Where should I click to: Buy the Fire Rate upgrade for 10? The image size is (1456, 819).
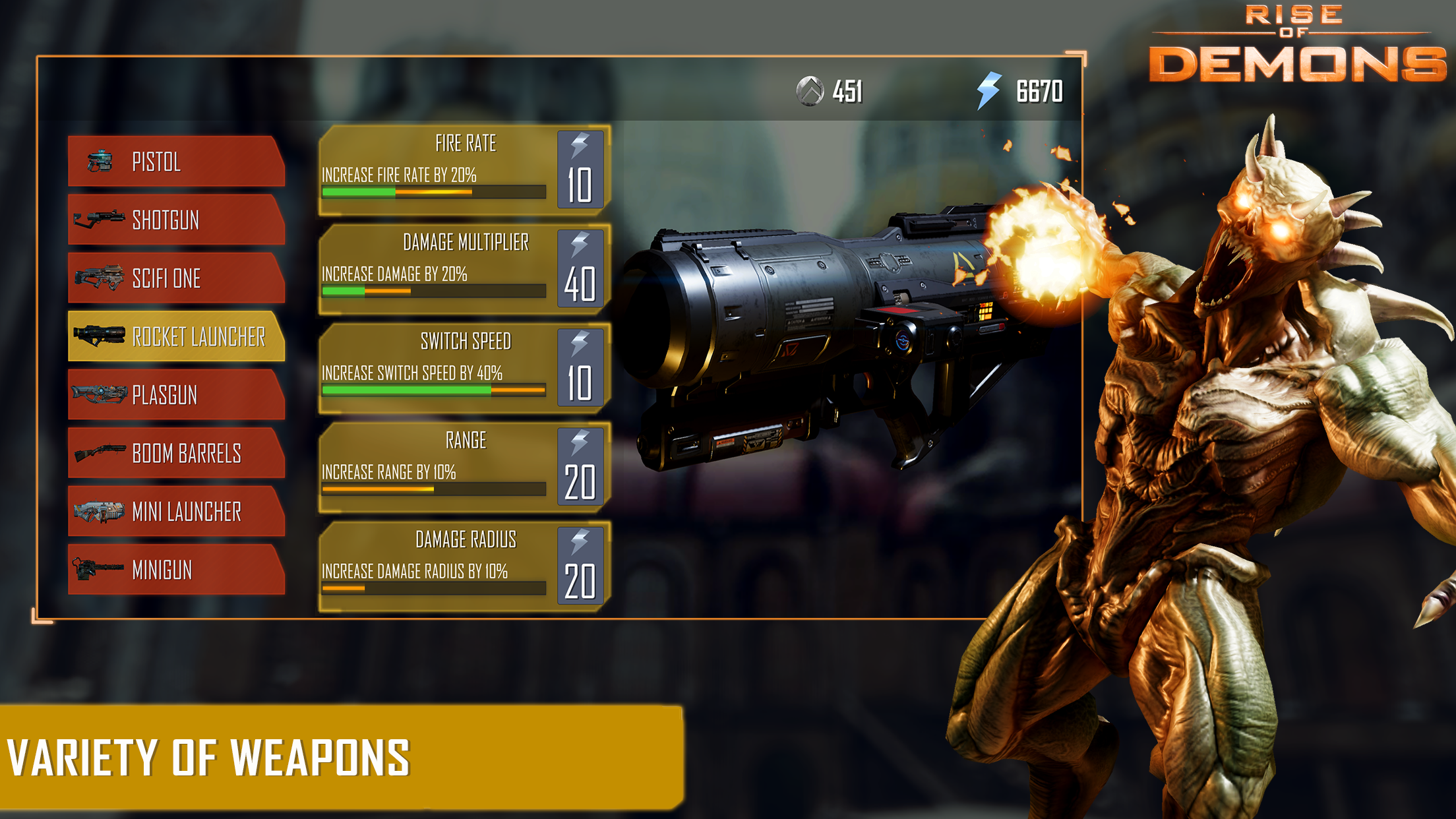coord(580,170)
